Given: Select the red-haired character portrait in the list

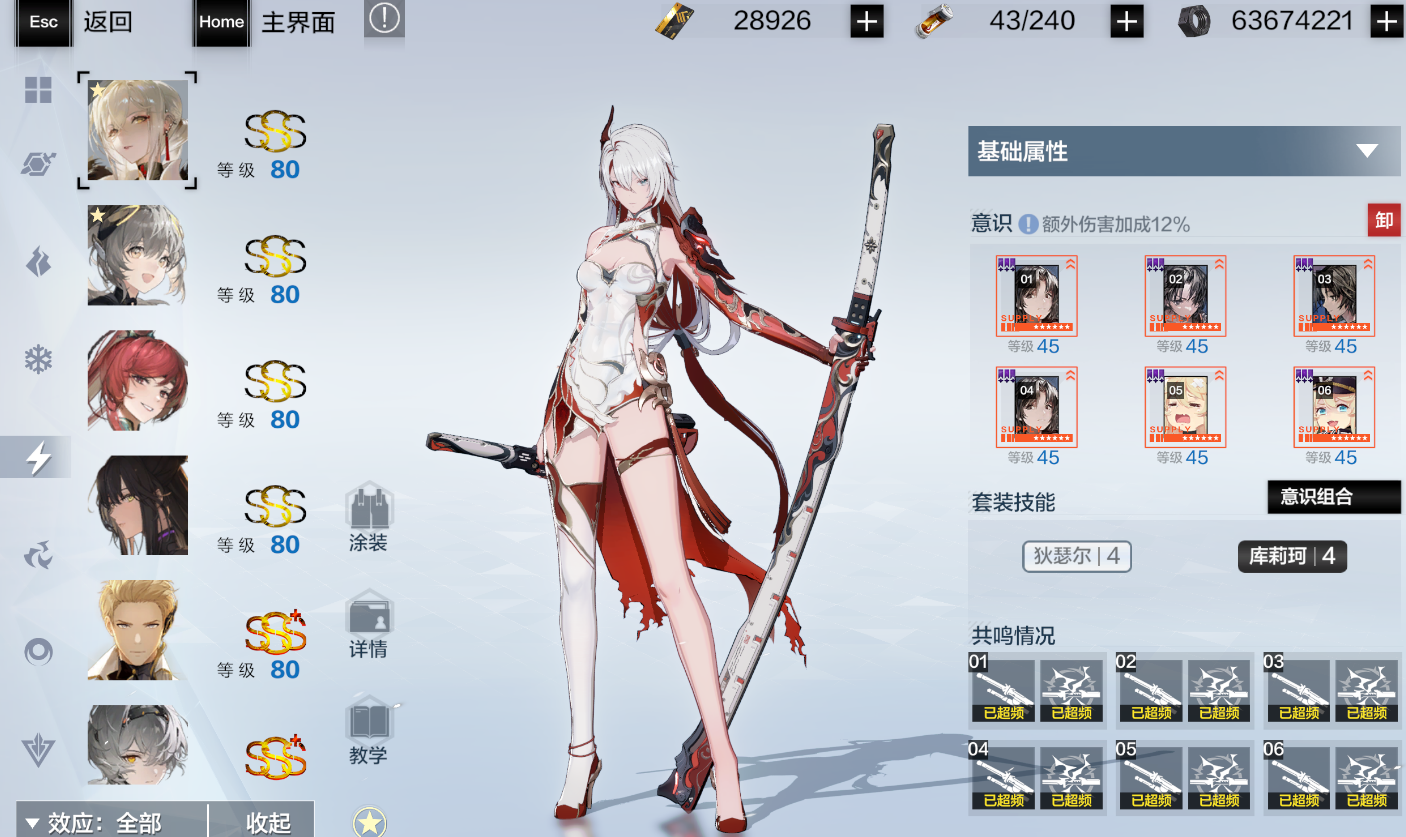Looking at the screenshot, I should [137, 380].
